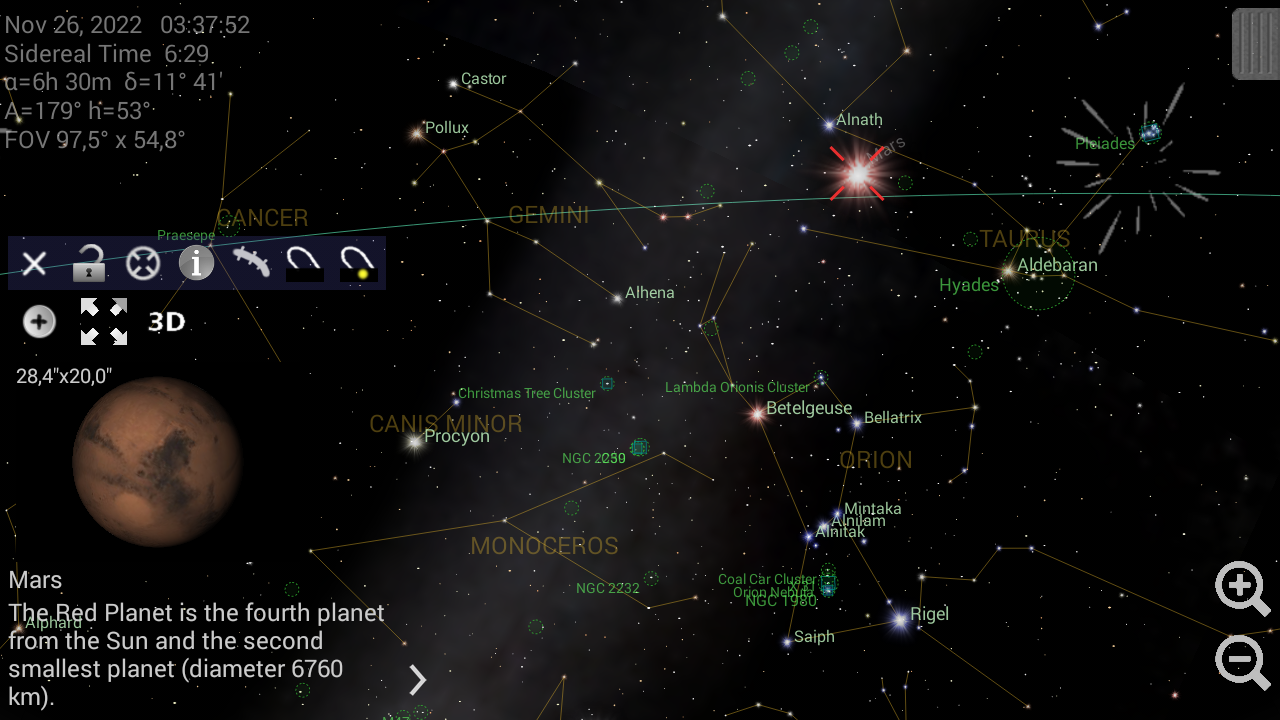Enter fullscreen using the expand-arrows icon
The height and width of the screenshot is (720, 1280).
pos(103,321)
